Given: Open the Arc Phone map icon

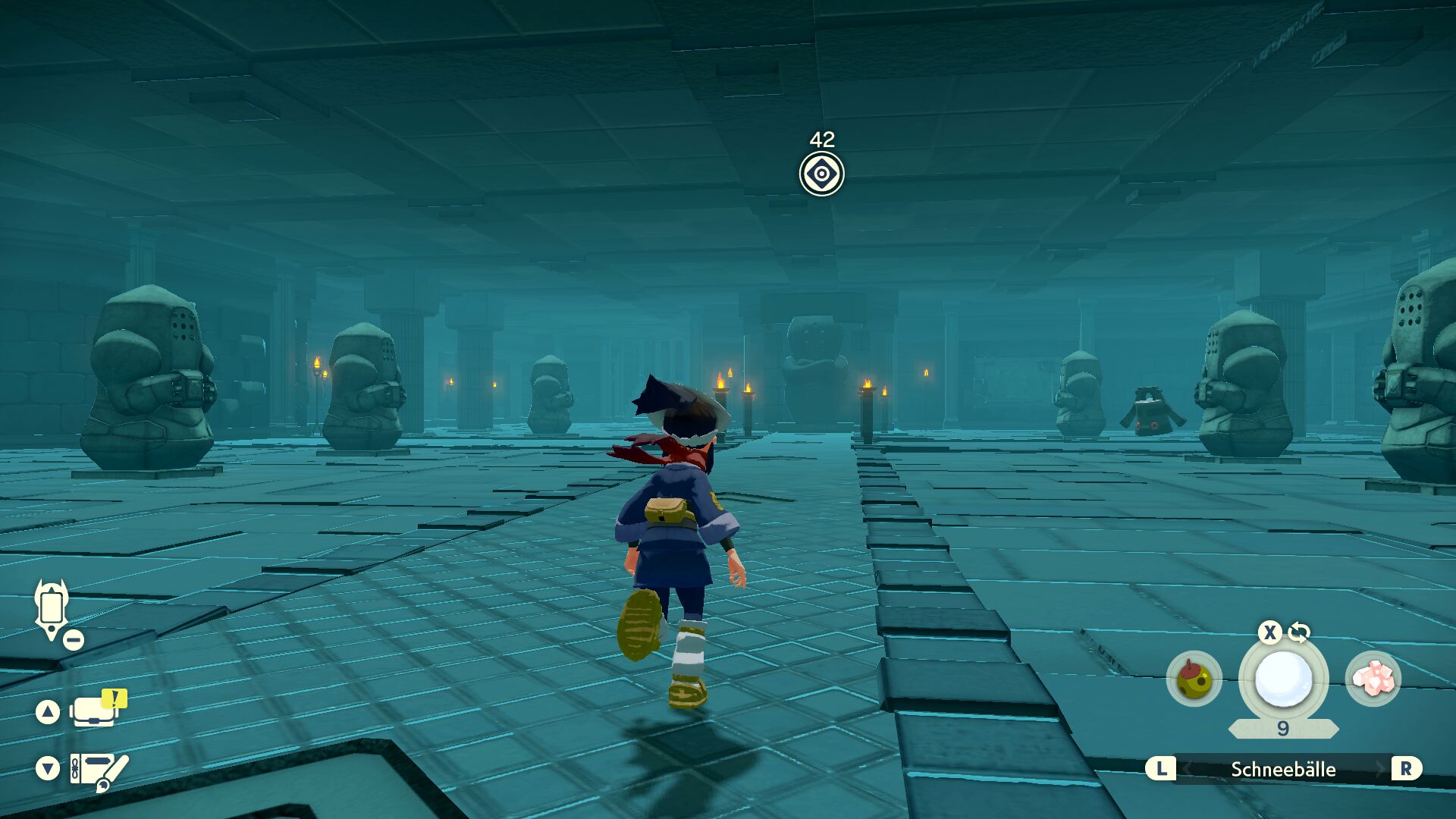Looking at the screenshot, I should tap(52, 609).
